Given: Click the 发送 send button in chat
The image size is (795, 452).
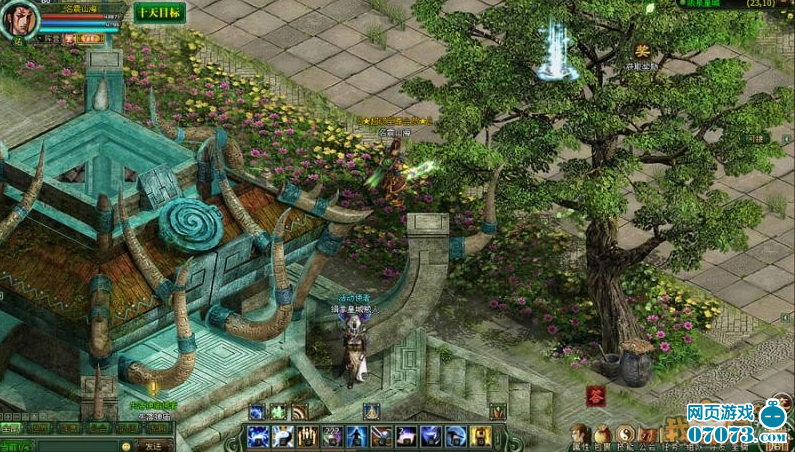Looking at the screenshot, I should pyautogui.click(x=156, y=445).
